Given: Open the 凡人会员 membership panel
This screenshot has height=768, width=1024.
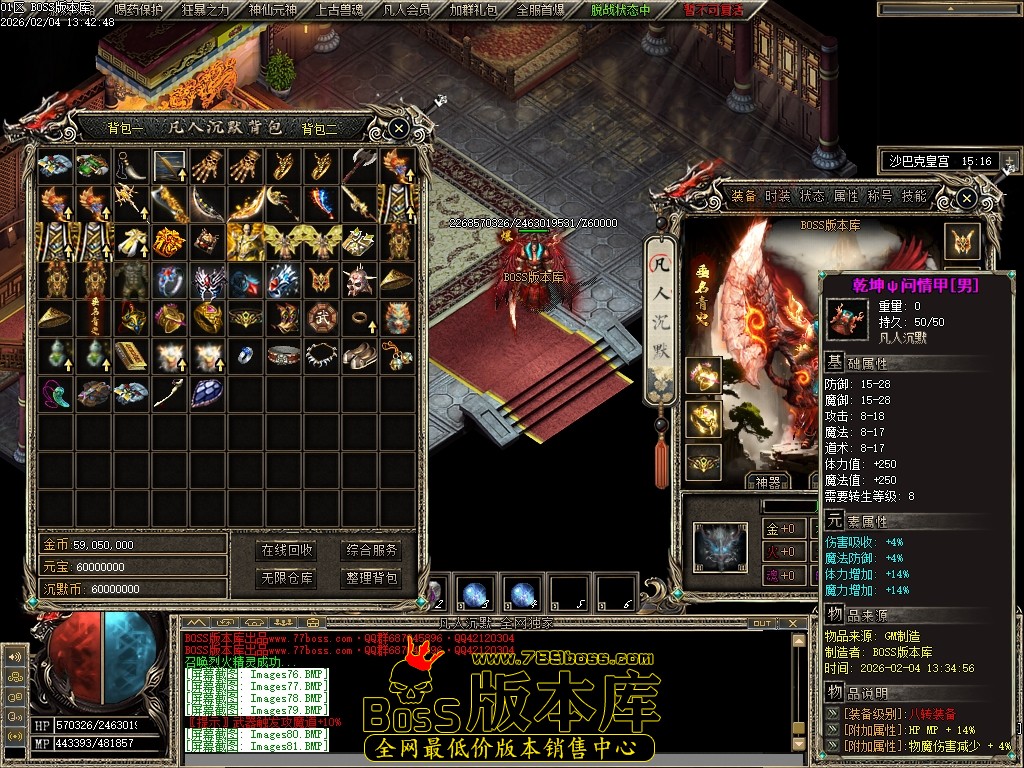Looking at the screenshot, I should pos(407,10).
